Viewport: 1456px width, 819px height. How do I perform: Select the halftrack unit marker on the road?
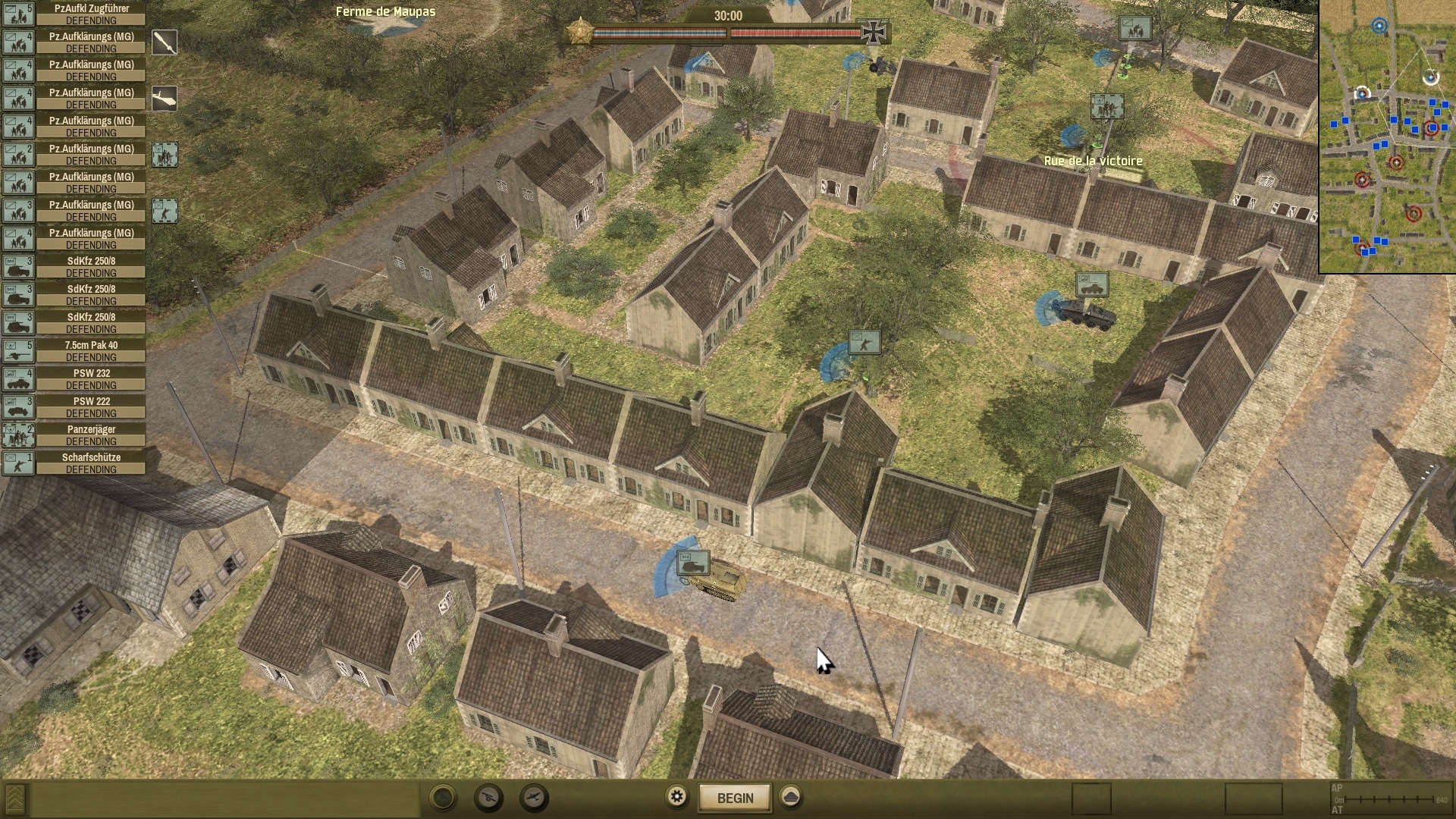693,563
